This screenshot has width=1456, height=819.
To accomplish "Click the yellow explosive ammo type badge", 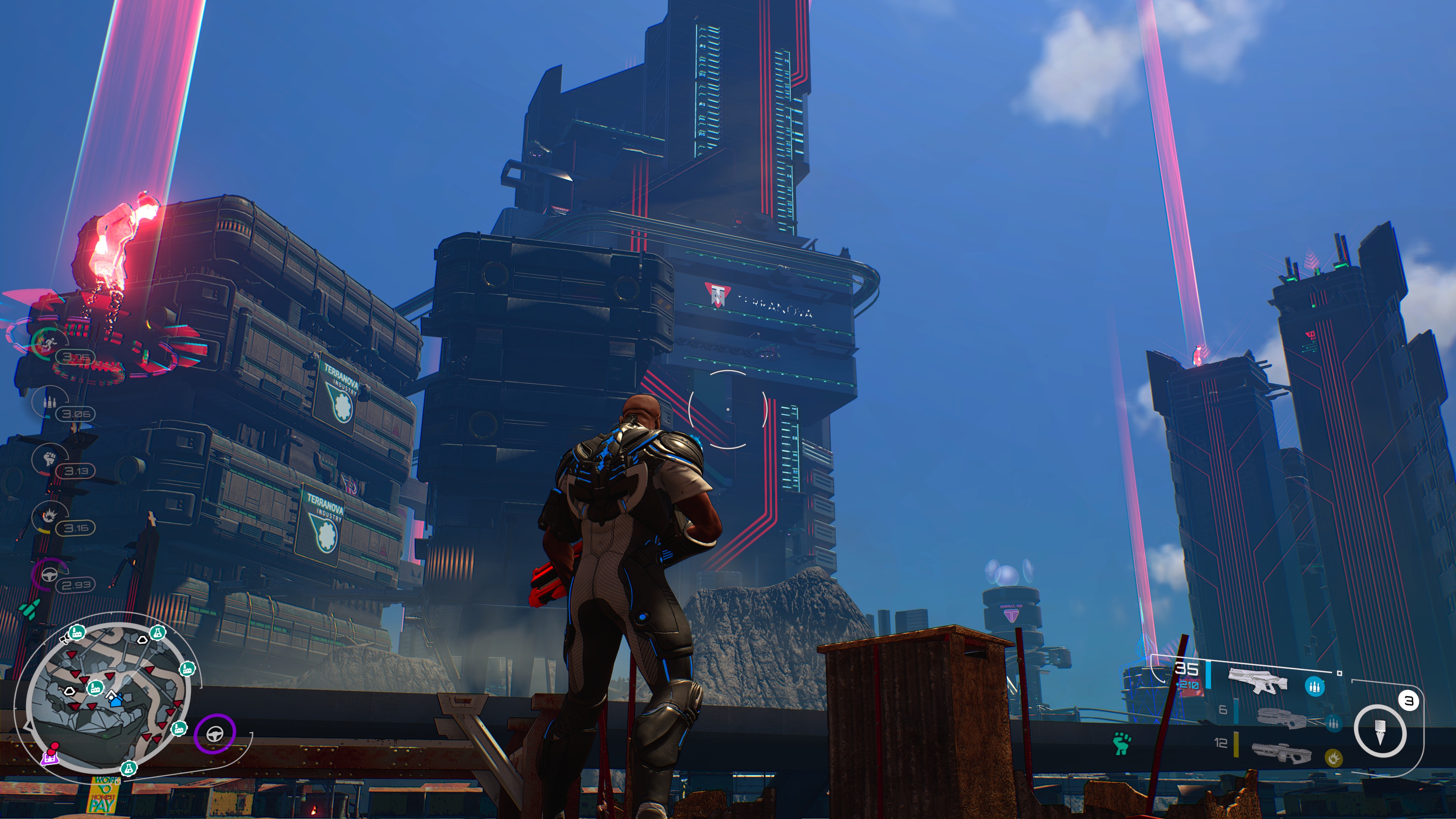I will [1334, 757].
